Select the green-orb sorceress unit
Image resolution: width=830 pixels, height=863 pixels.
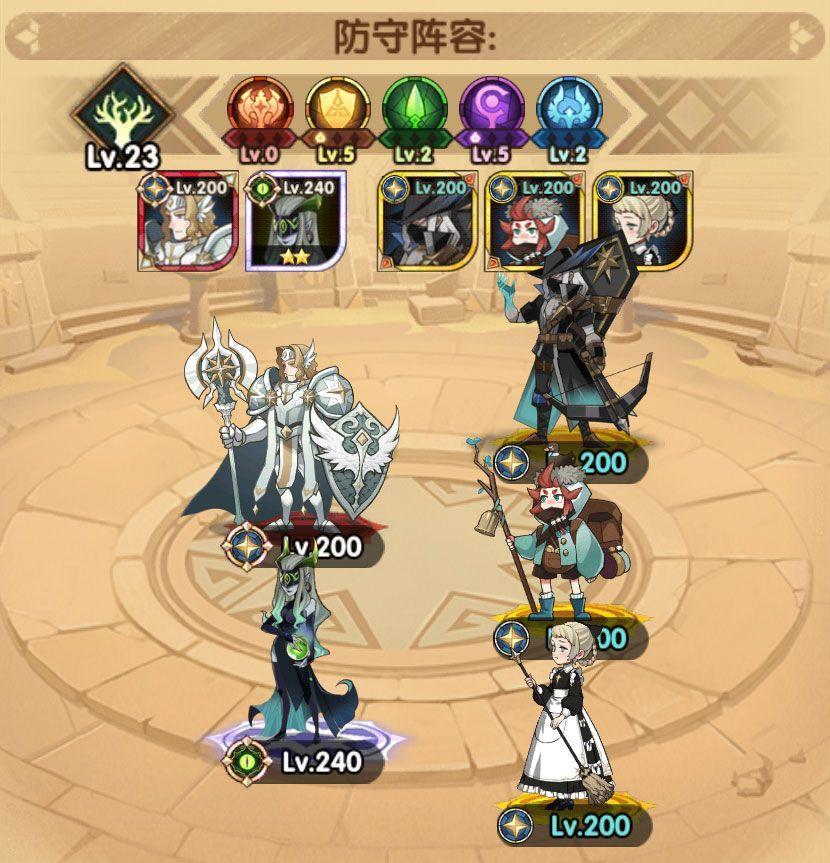click(x=302, y=648)
